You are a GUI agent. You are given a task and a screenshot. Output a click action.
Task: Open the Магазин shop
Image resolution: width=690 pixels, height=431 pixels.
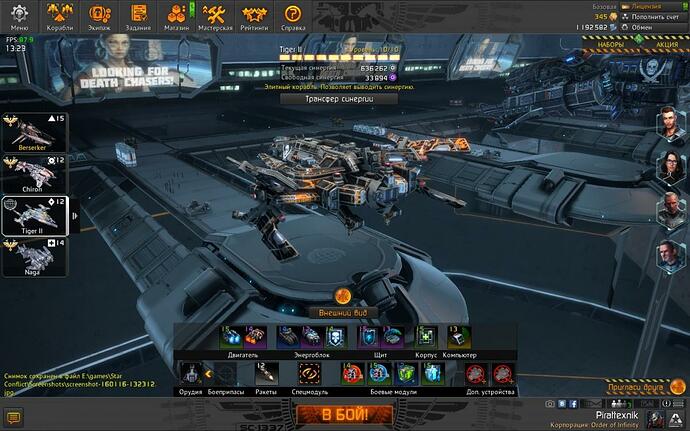[178, 16]
